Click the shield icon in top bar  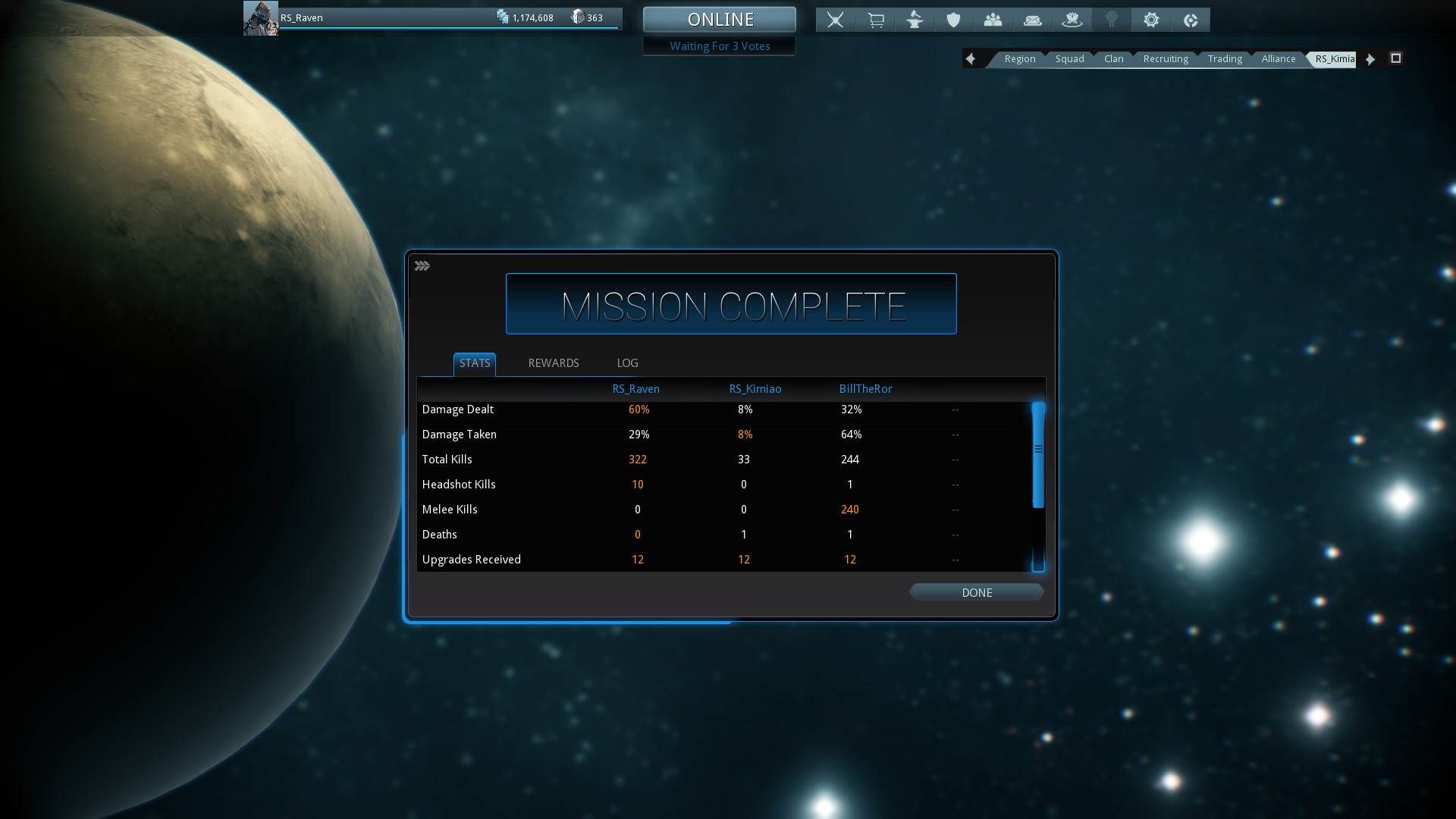coord(954,20)
